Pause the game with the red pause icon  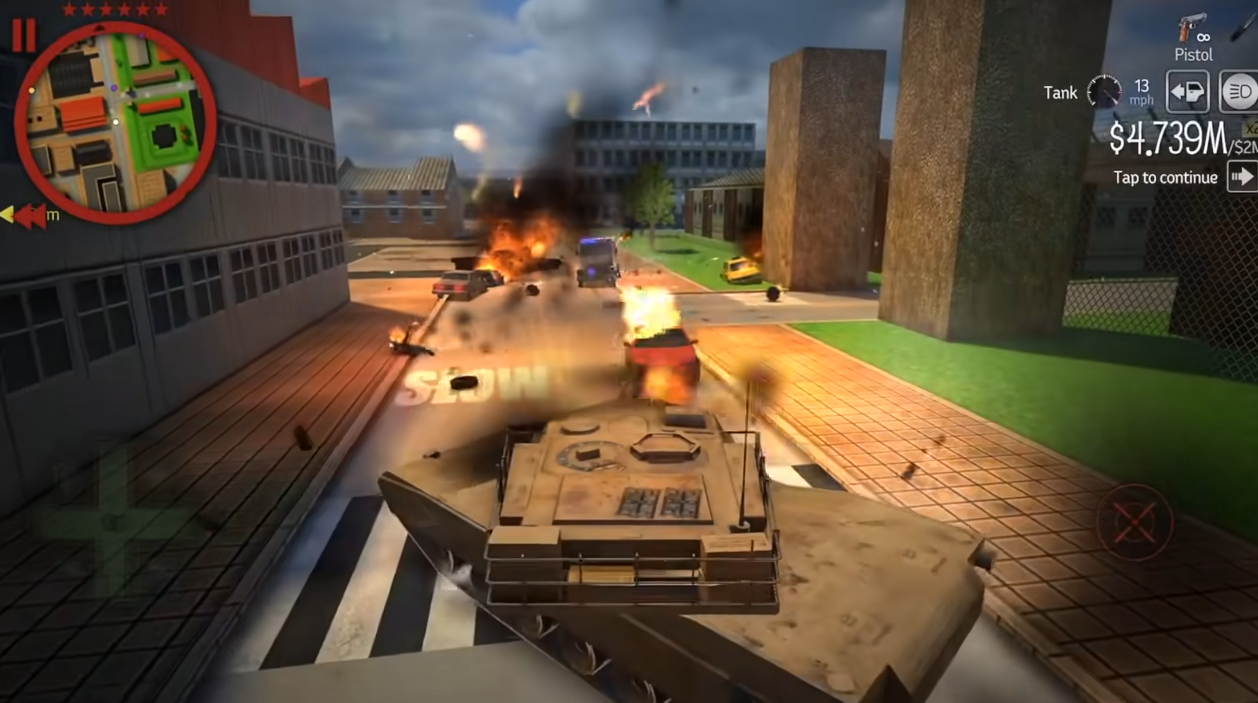pyautogui.click(x=23, y=36)
